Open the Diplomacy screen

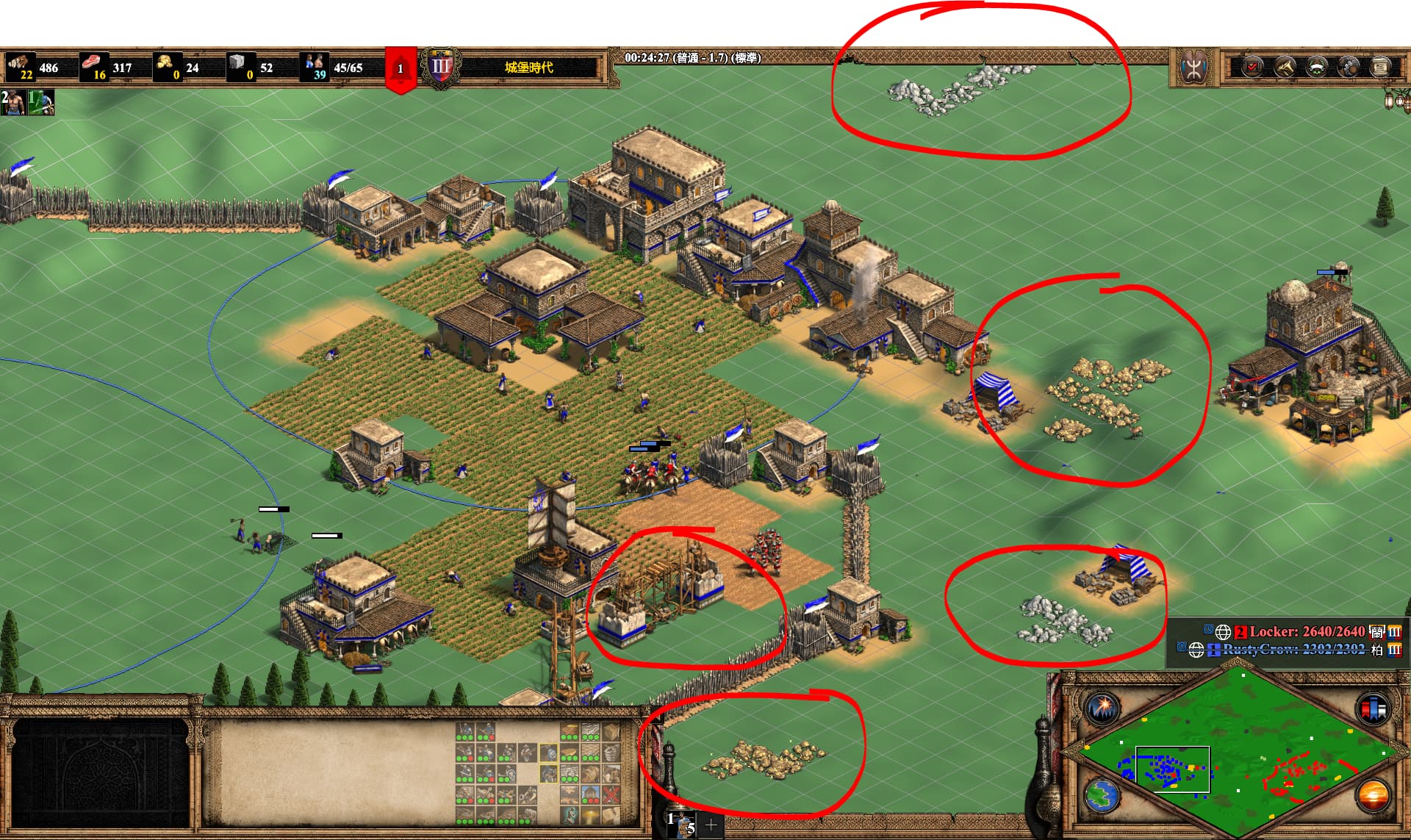(1317, 67)
